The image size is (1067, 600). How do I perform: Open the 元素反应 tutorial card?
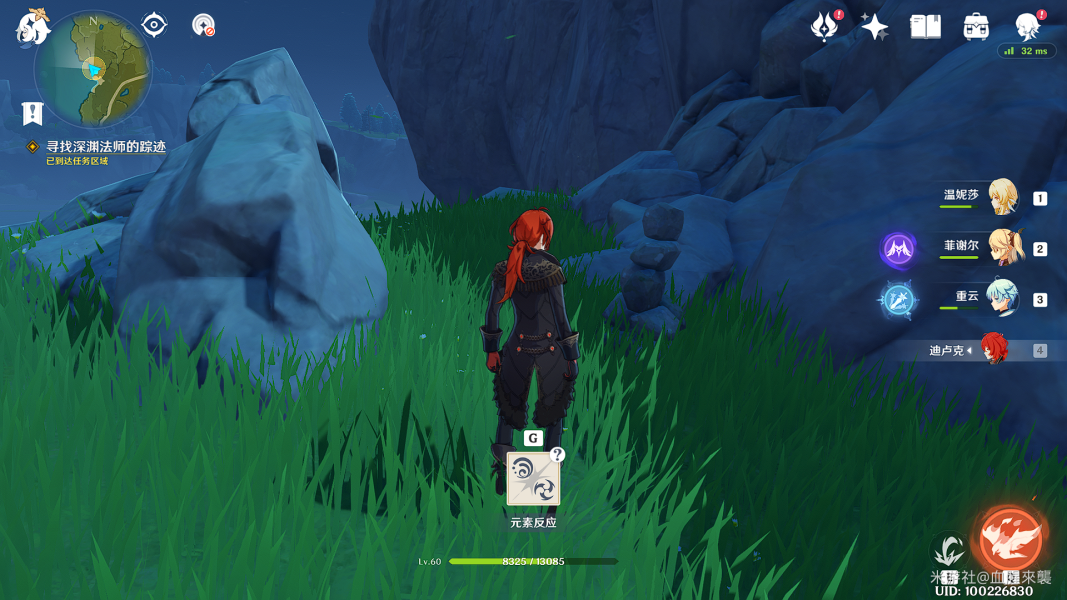coord(533,479)
